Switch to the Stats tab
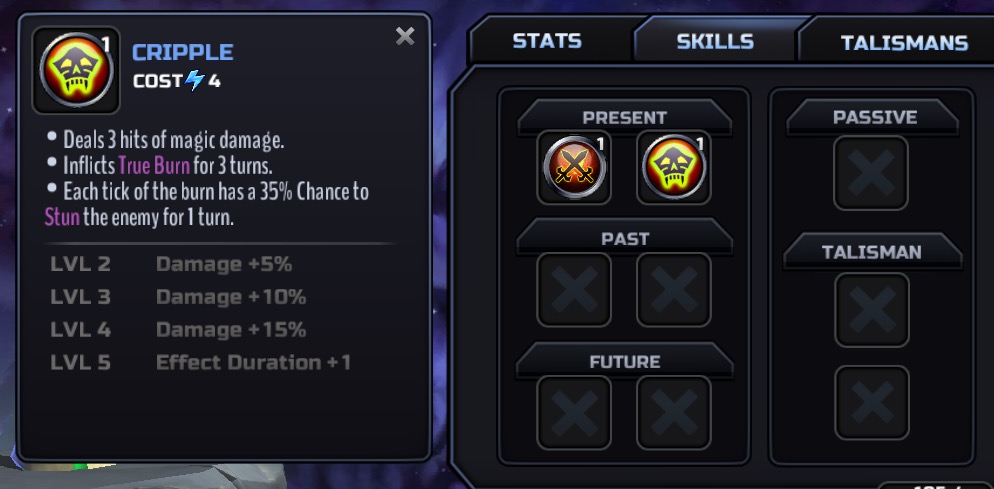 point(546,42)
